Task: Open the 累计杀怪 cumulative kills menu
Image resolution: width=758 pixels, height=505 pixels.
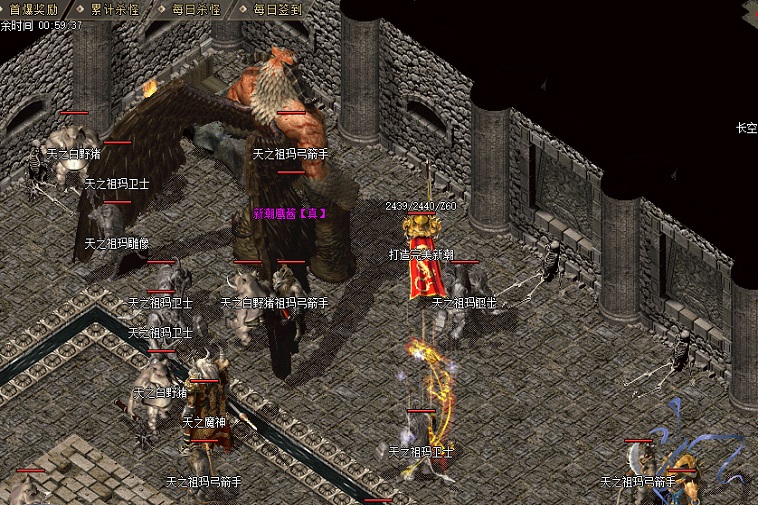Action: pos(114,9)
